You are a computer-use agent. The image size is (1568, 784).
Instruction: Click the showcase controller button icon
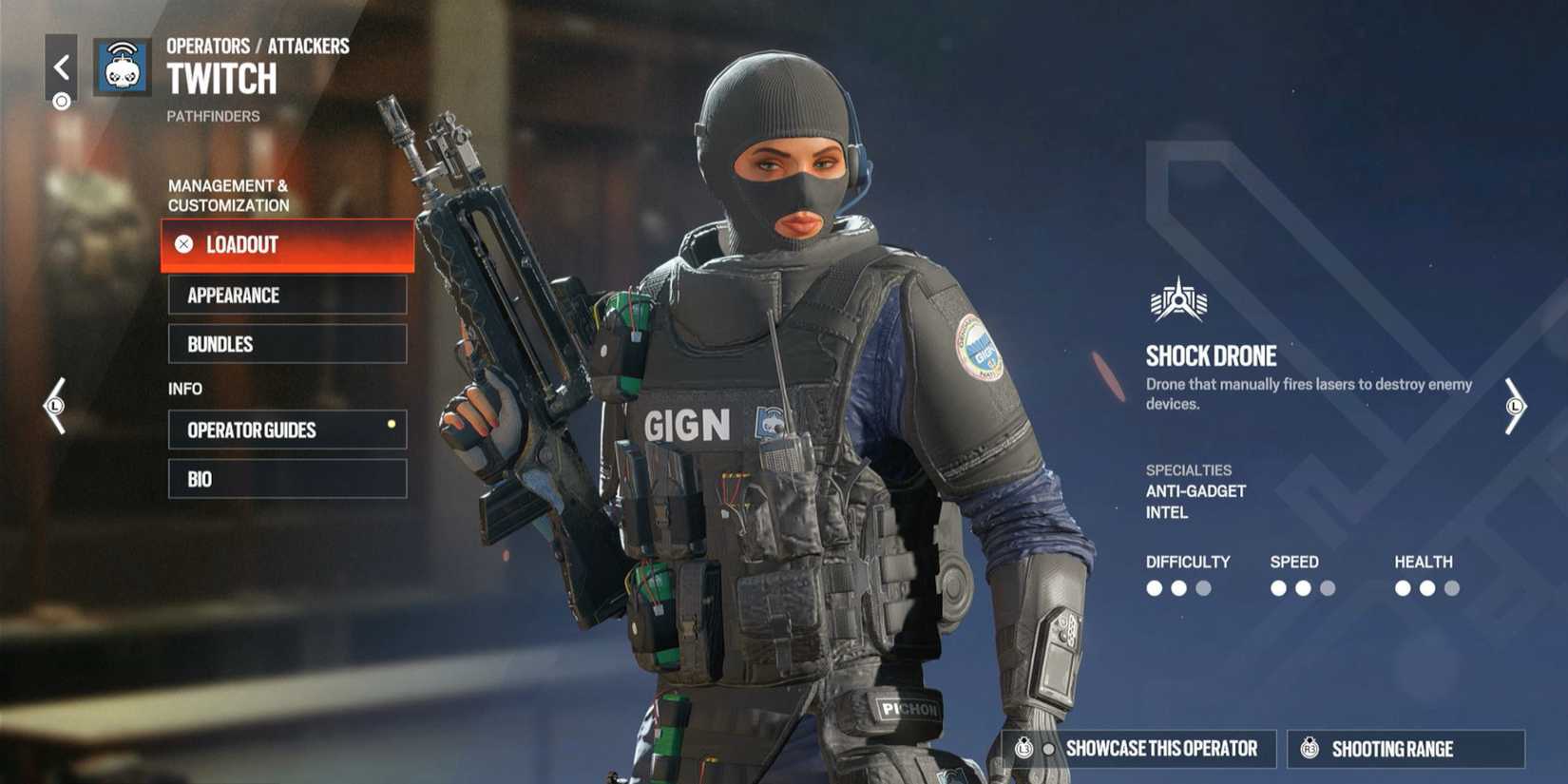tap(1026, 749)
